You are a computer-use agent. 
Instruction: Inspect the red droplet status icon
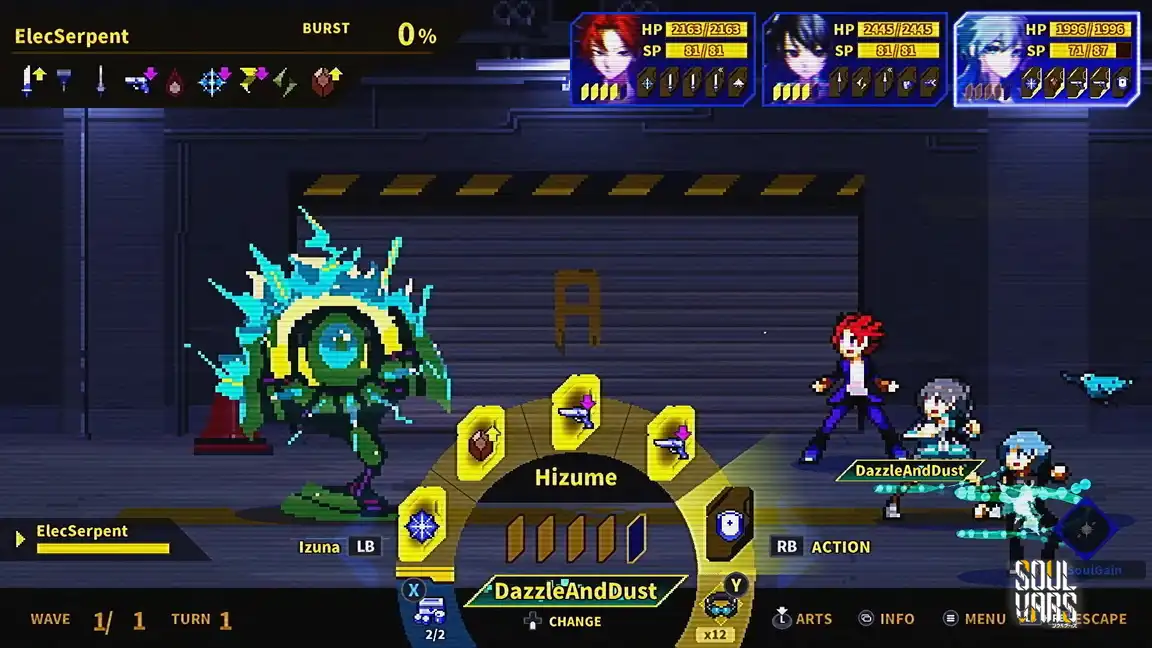(x=174, y=81)
